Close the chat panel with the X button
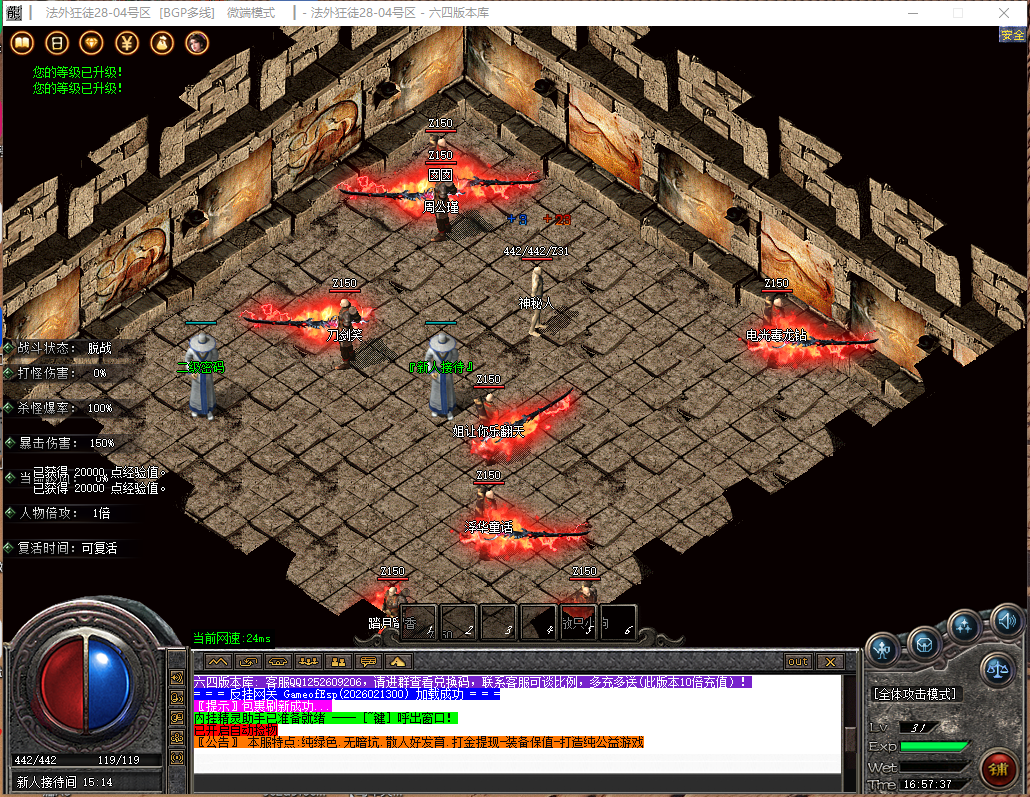 829,662
